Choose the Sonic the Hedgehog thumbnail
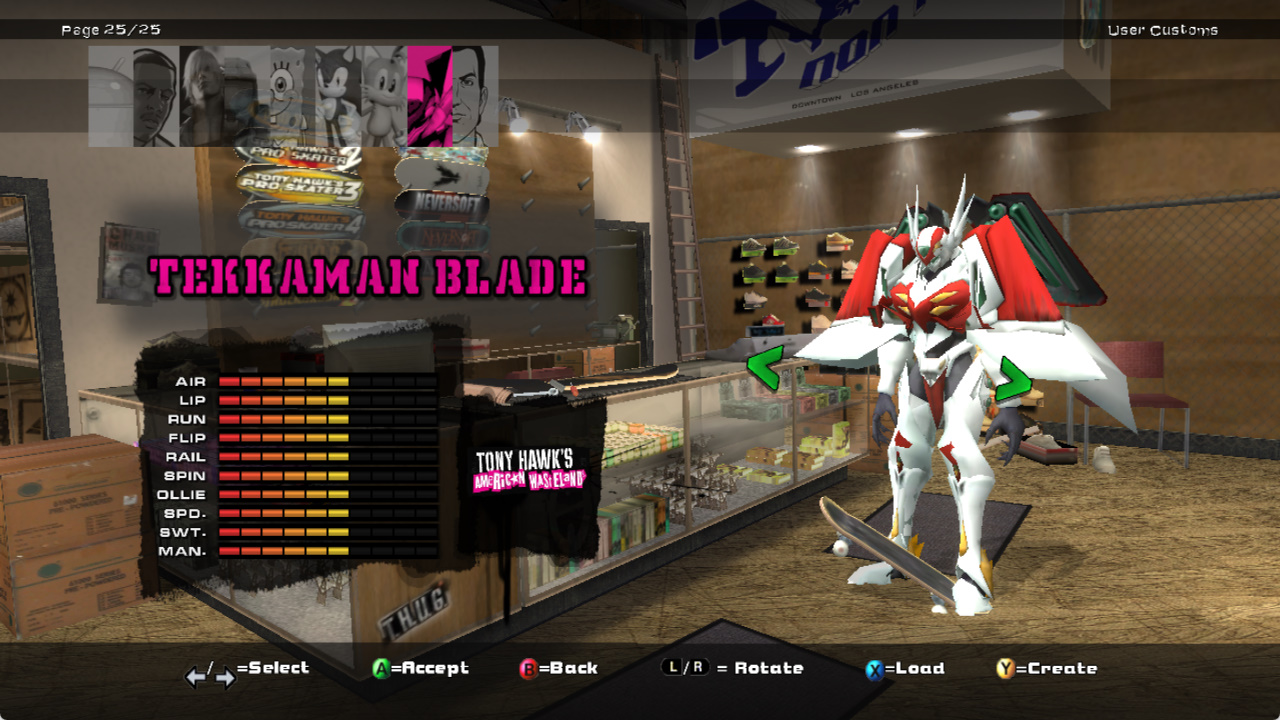The height and width of the screenshot is (720, 1280). click(337, 96)
